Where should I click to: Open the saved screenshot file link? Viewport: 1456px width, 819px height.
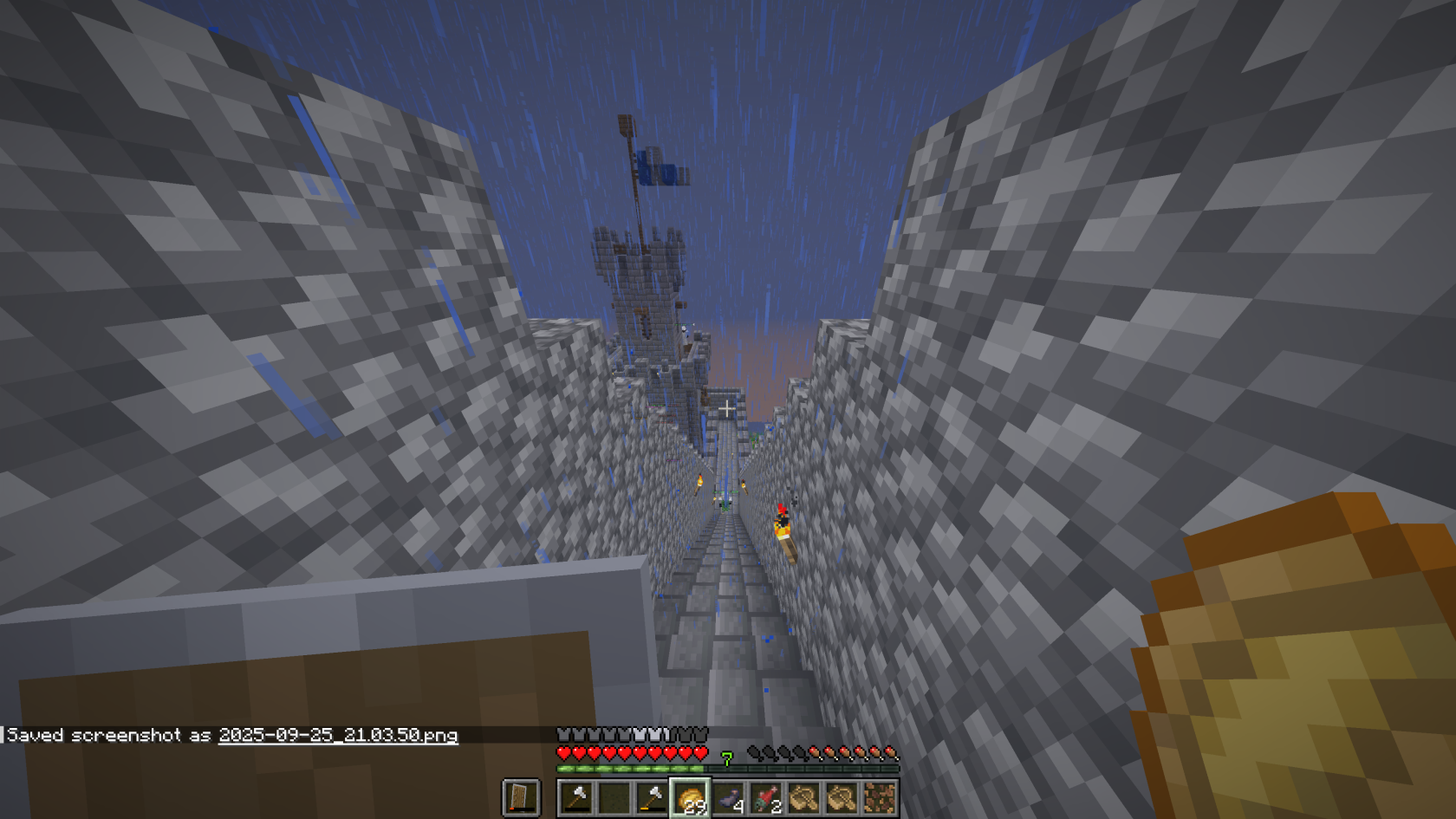[x=338, y=735]
